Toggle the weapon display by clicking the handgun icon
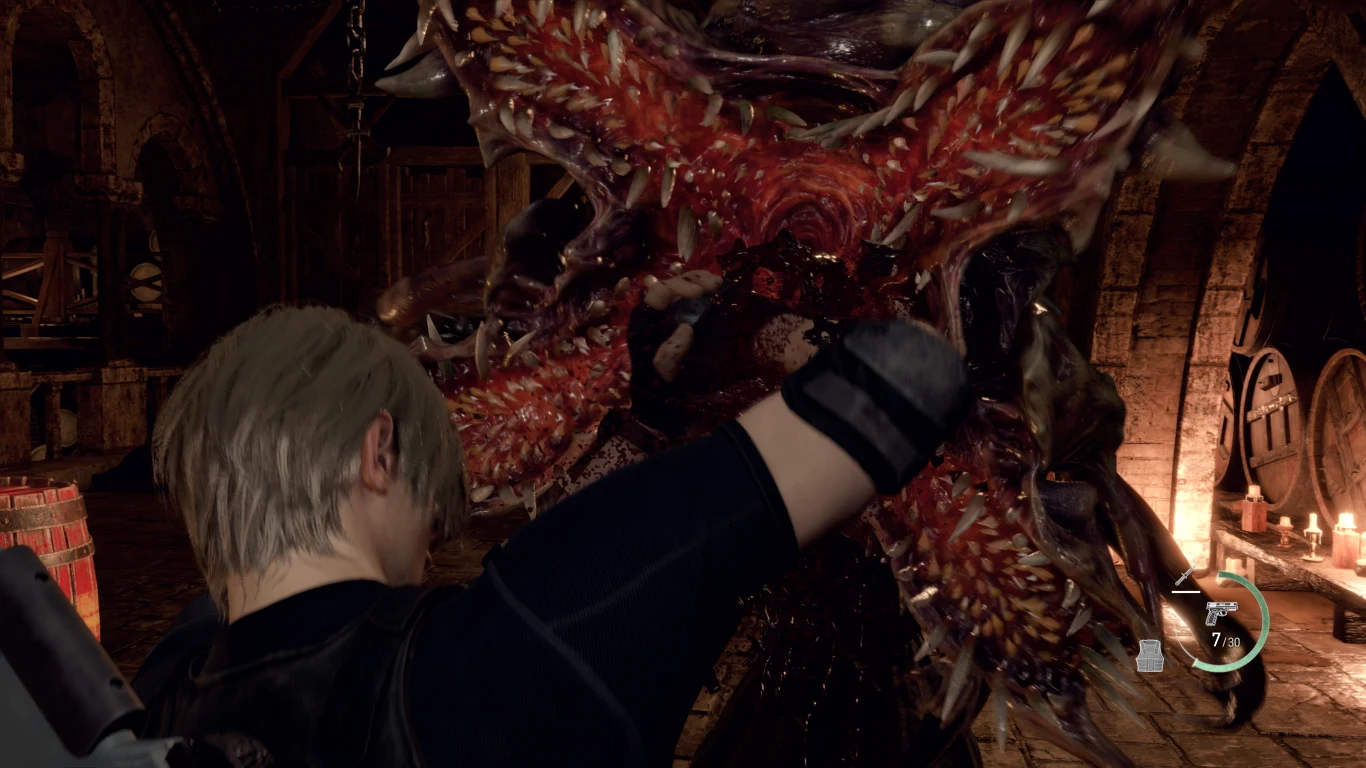1366x768 pixels. (1222, 613)
